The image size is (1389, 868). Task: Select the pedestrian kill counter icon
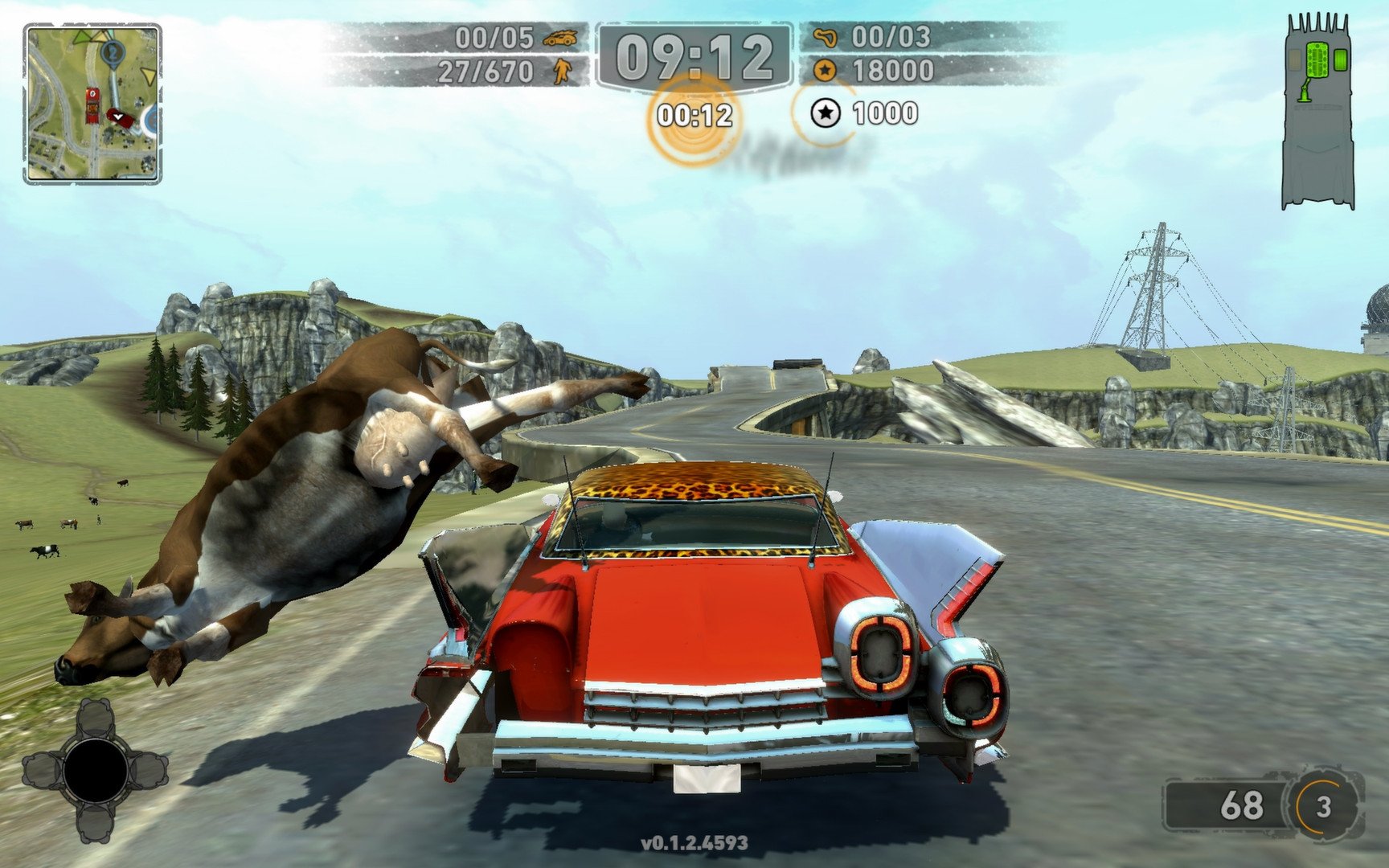coord(563,72)
